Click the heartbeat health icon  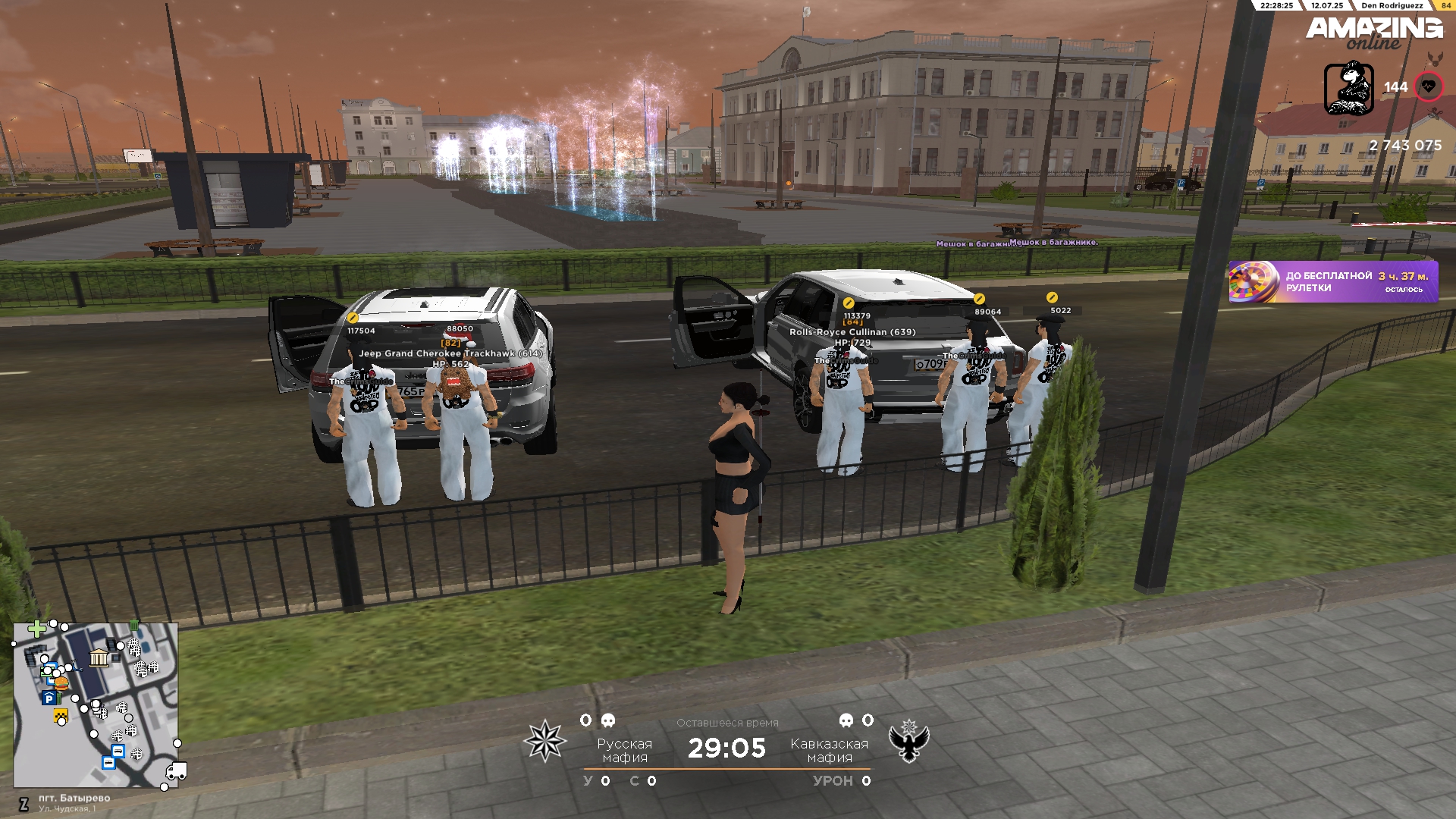[x=1429, y=86]
